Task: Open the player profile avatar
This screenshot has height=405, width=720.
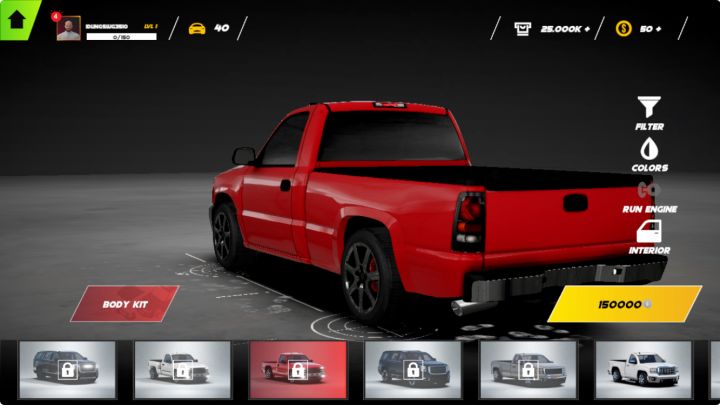Action: pyautogui.click(x=68, y=29)
